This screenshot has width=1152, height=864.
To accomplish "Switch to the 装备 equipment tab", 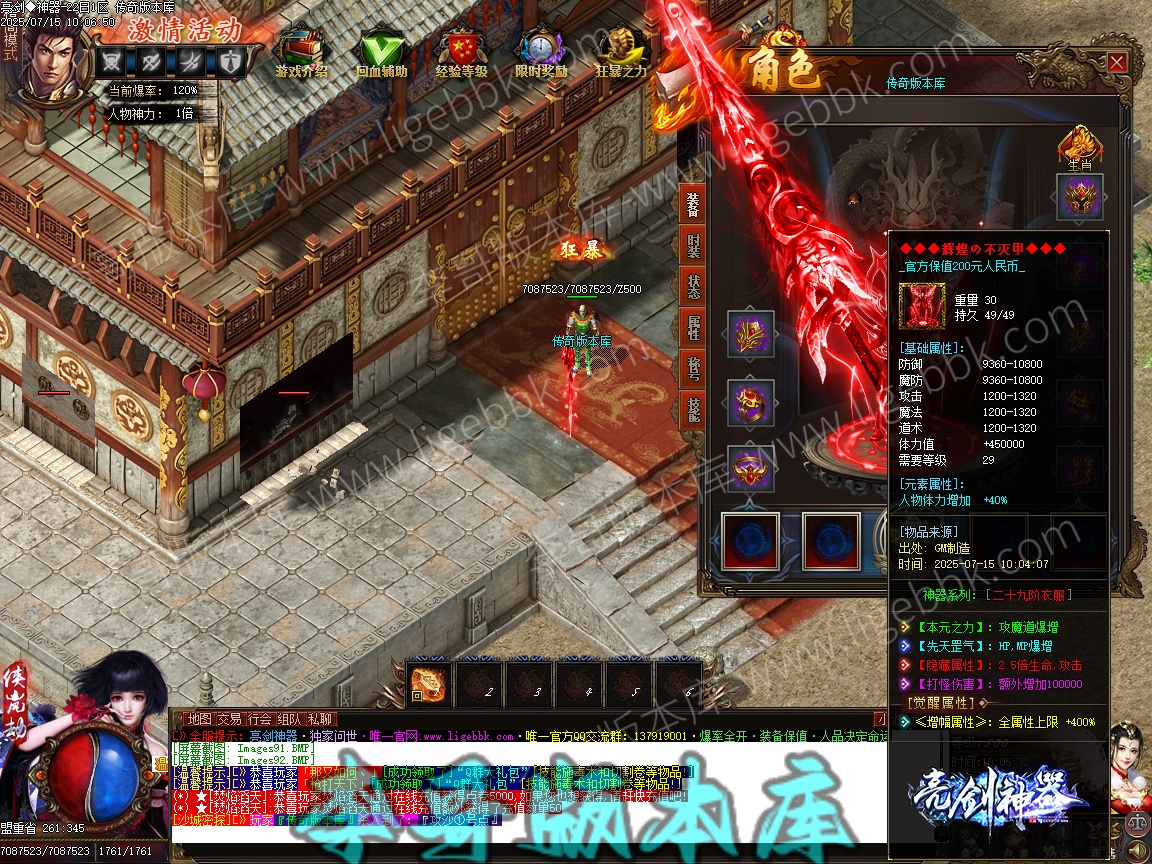I will pyautogui.click(x=692, y=203).
